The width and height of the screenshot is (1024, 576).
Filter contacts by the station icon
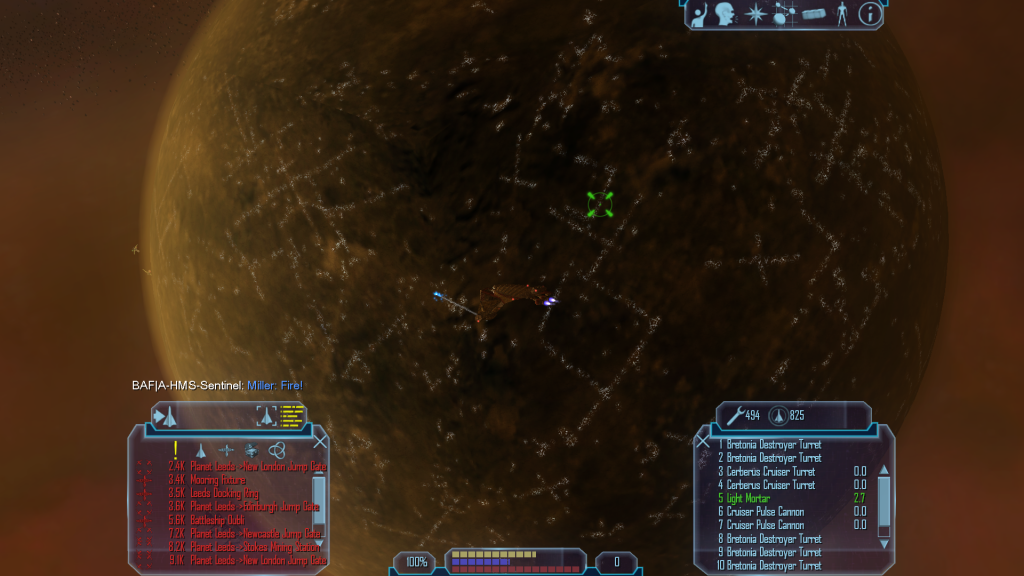click(225, 450)
